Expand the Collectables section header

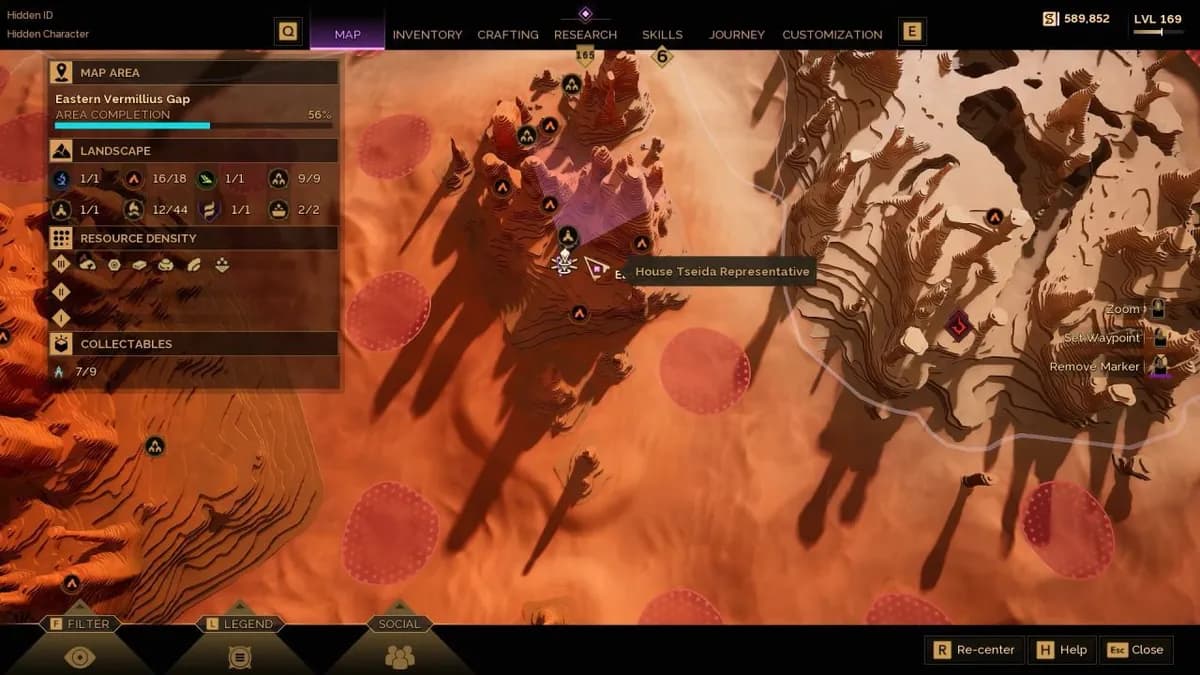[x=195, y=344]
